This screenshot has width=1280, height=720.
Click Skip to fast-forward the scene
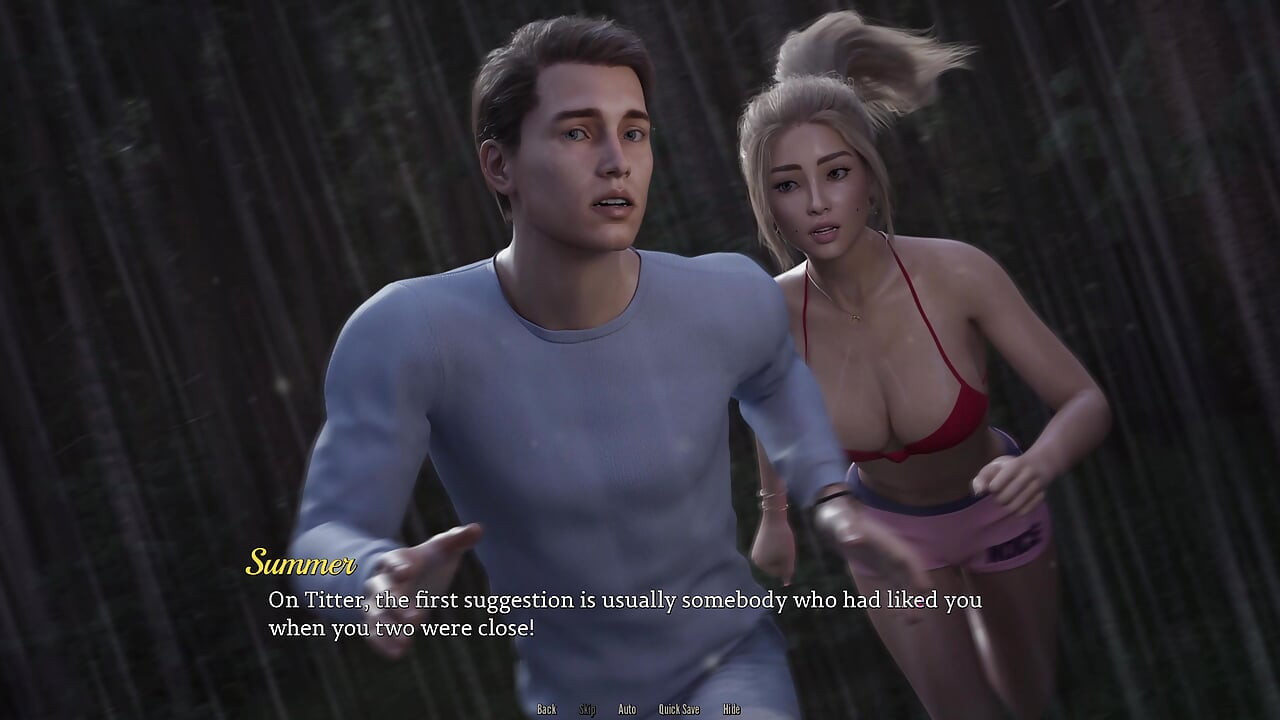(x=587, y=708)
